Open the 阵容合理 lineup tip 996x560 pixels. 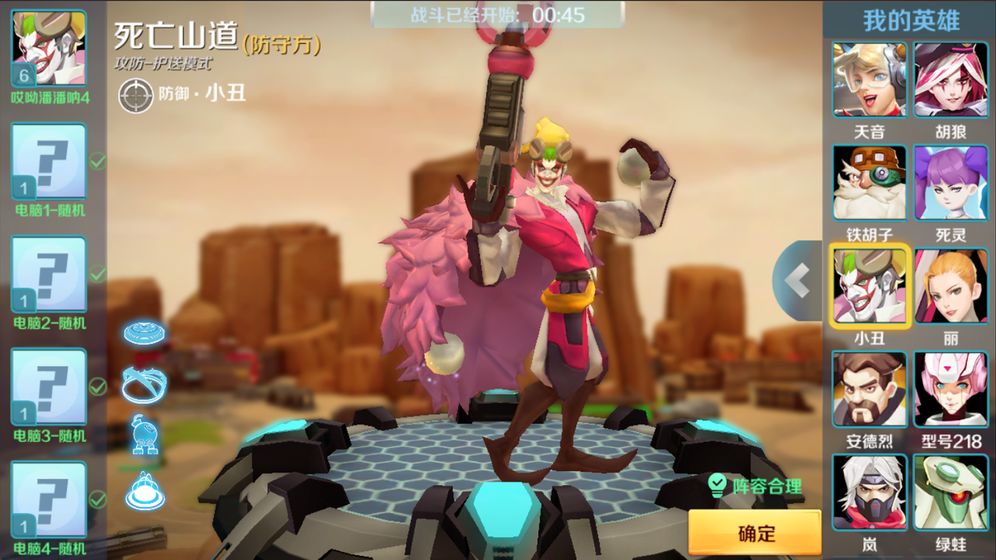(x=755, y=487)
